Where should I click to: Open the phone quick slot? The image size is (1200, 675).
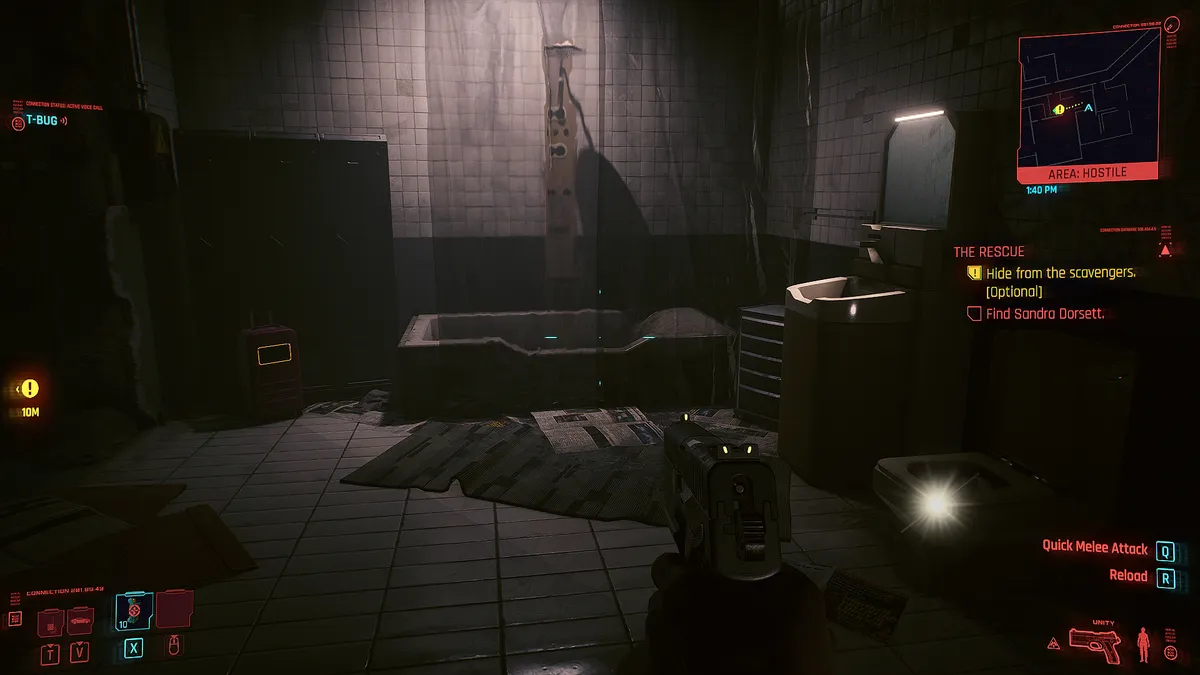pyautogui.click(x=50, y=622)
